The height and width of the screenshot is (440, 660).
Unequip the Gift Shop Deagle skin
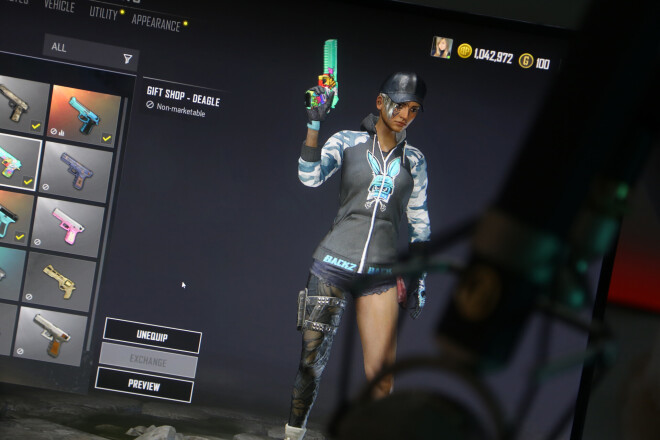(x=152, y=335)
